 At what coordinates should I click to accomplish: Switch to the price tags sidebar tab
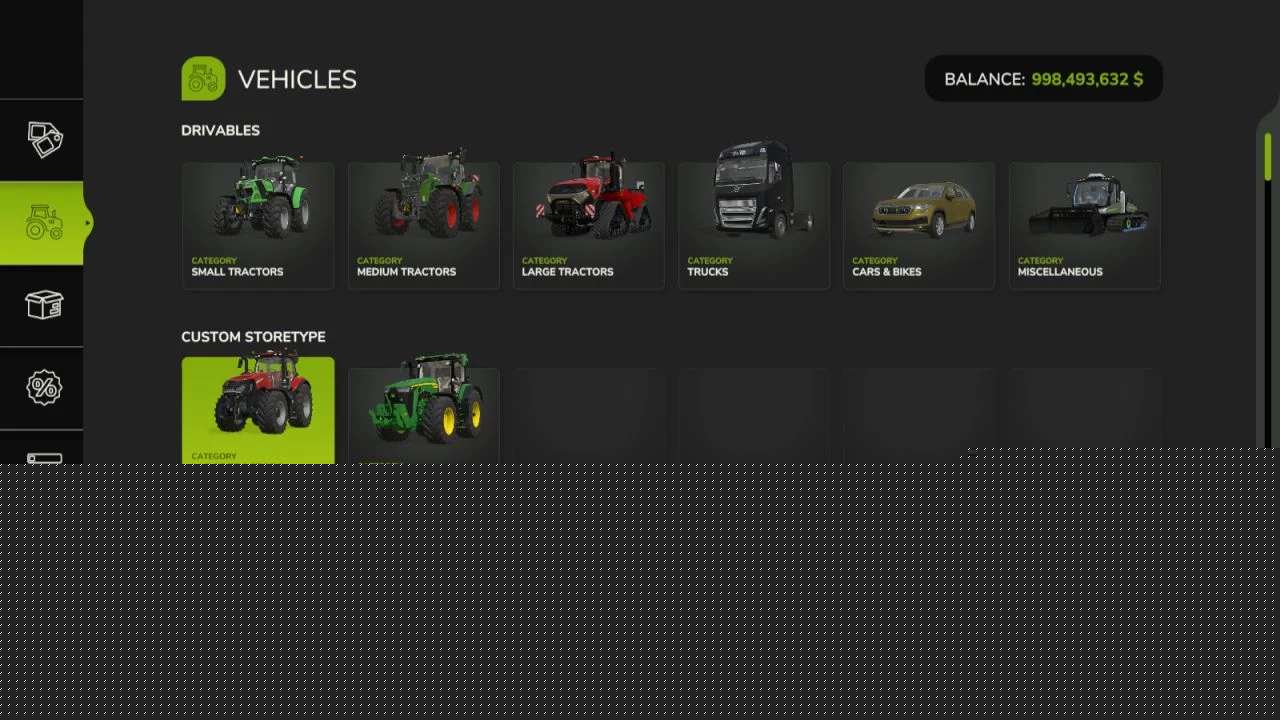tap(43, 140)
